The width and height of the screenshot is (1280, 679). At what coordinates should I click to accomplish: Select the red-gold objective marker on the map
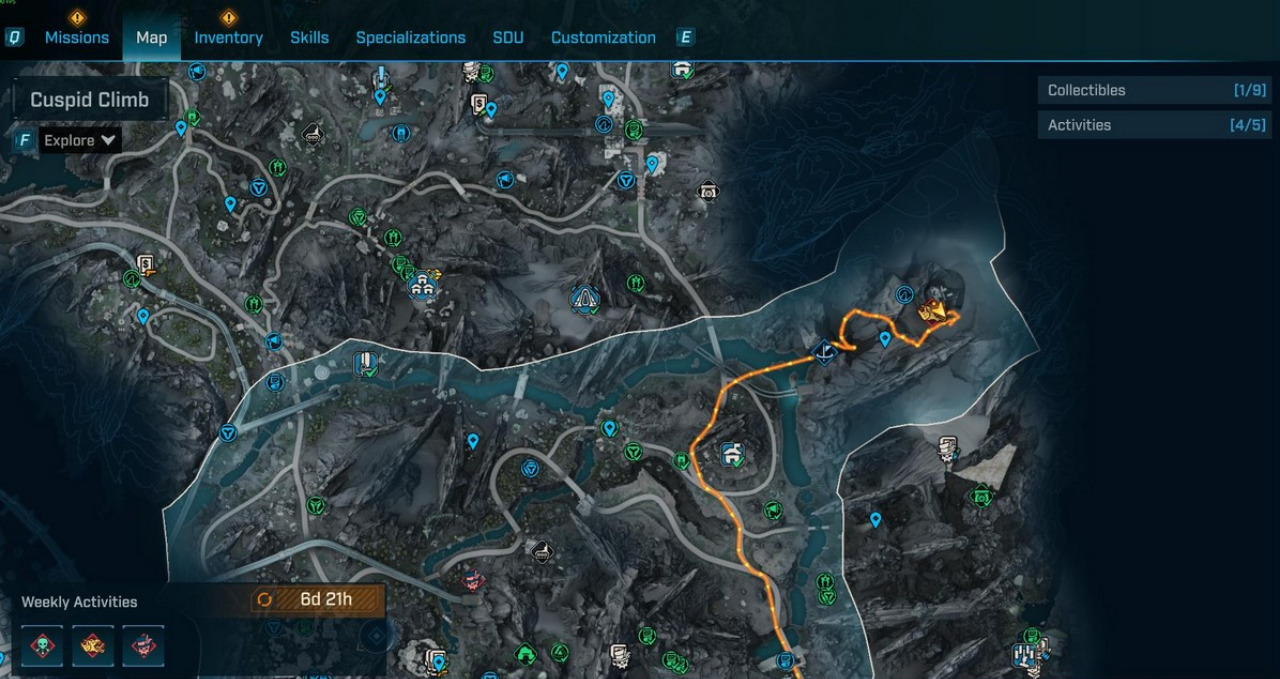935,312
